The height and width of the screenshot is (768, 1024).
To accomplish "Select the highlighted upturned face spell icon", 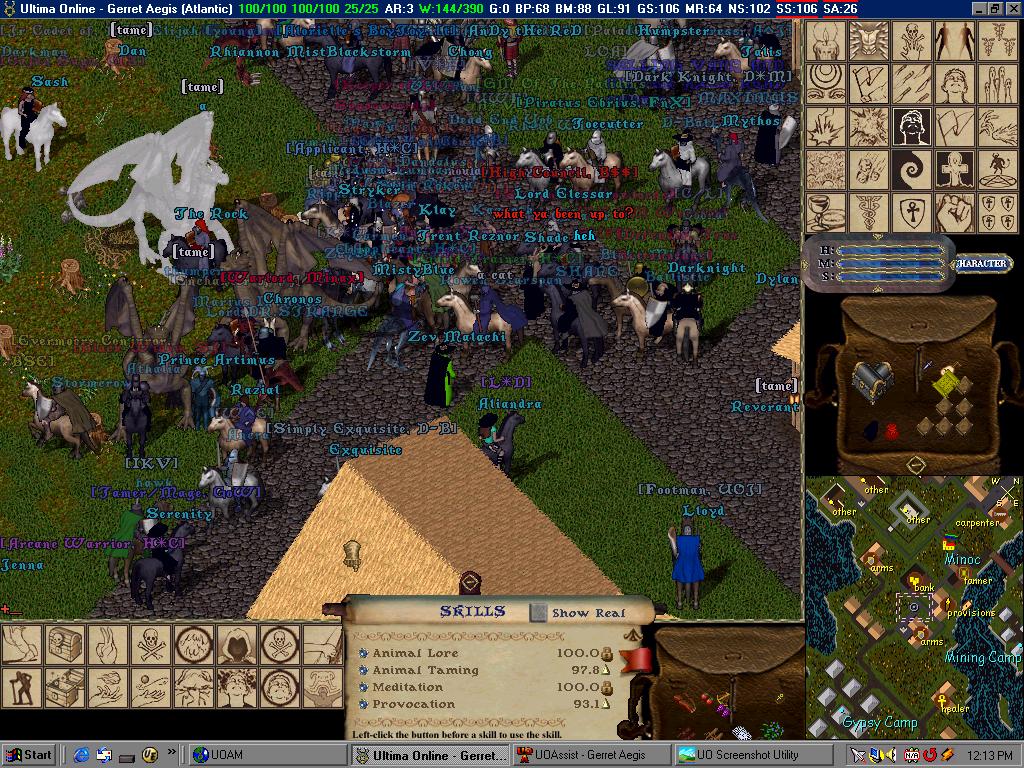I will [x=911, y=127].
